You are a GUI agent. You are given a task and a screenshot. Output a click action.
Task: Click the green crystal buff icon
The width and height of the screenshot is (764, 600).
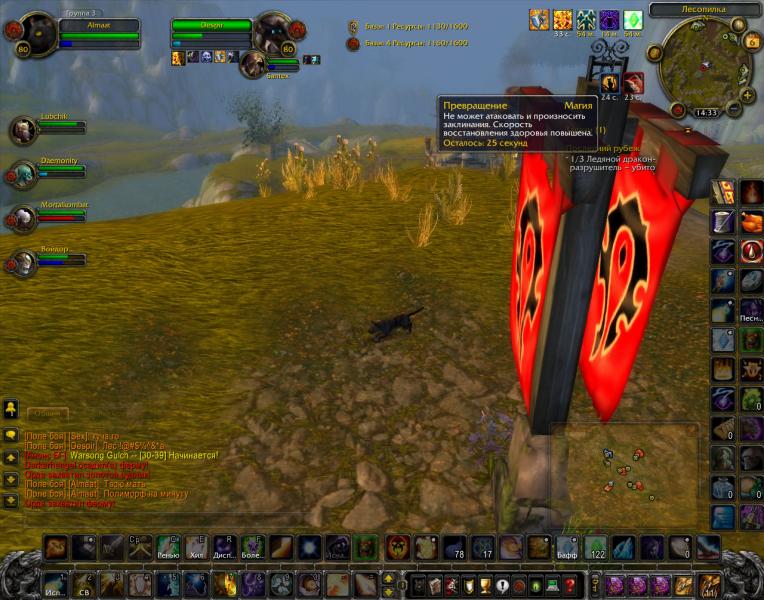pyautogui.click(x=632, y=19)
